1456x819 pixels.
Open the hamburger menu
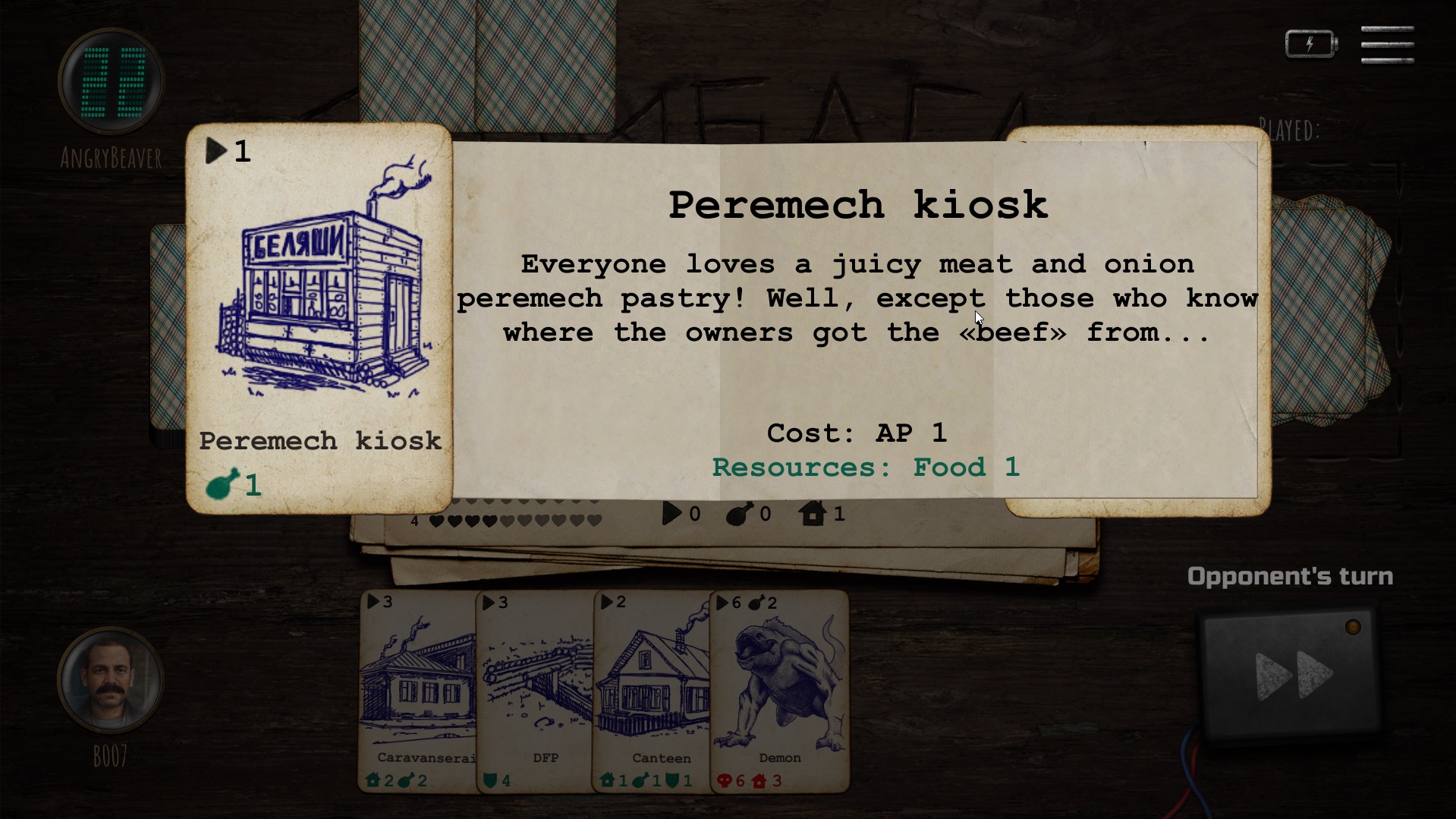point(1387,45)
